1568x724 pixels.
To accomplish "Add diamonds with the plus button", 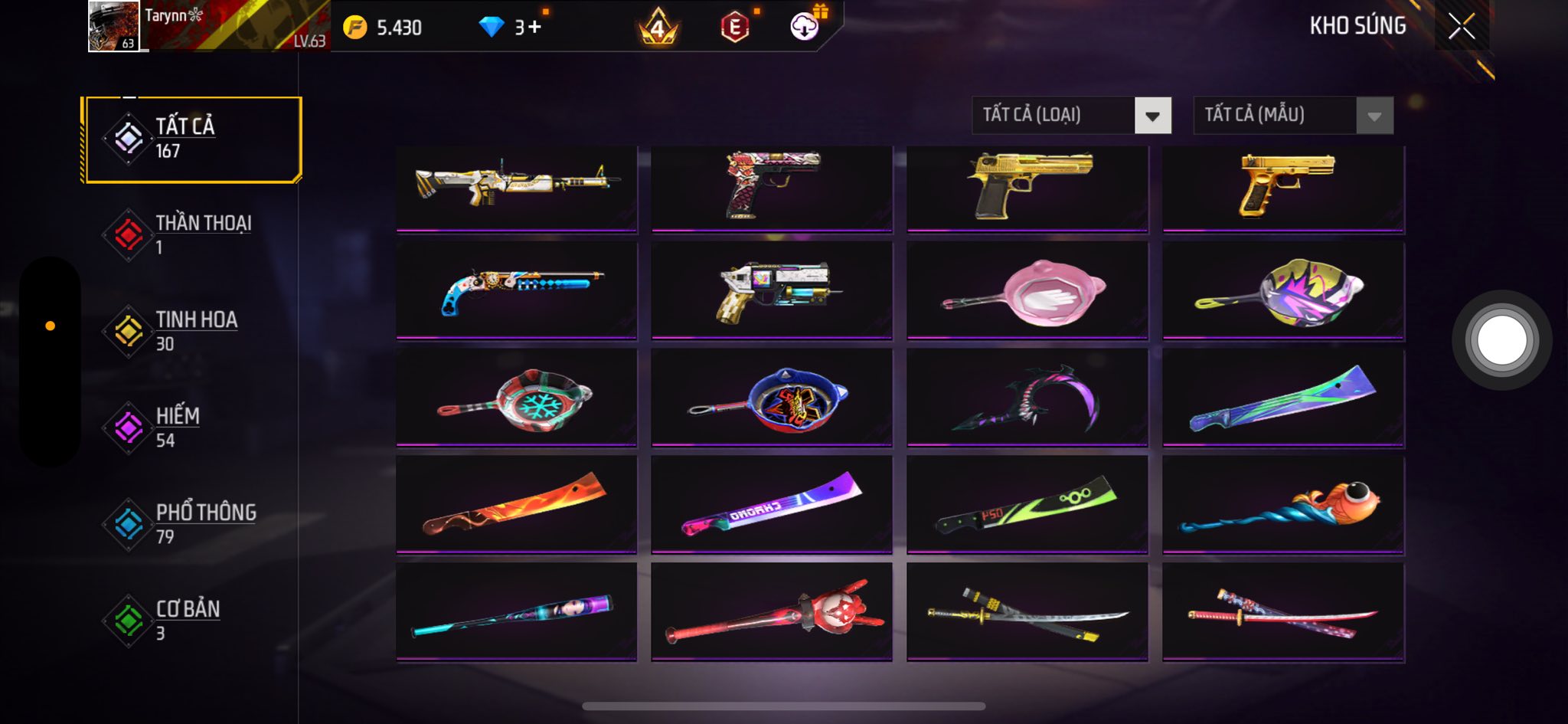I will click(x=534, y=28).
